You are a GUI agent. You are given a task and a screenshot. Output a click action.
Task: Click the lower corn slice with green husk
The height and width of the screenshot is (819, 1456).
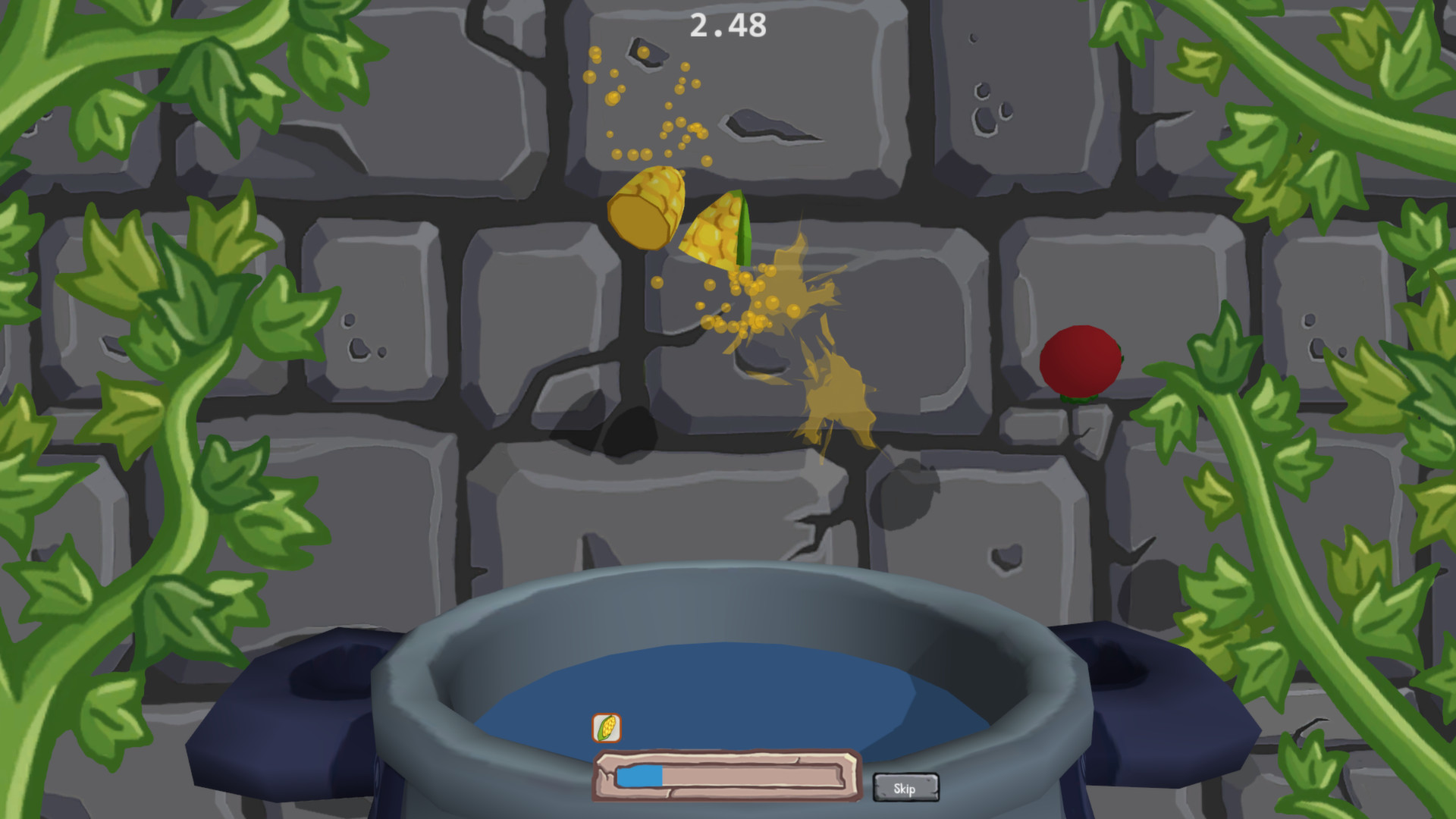pyautogui.click(x=716, y=236)
